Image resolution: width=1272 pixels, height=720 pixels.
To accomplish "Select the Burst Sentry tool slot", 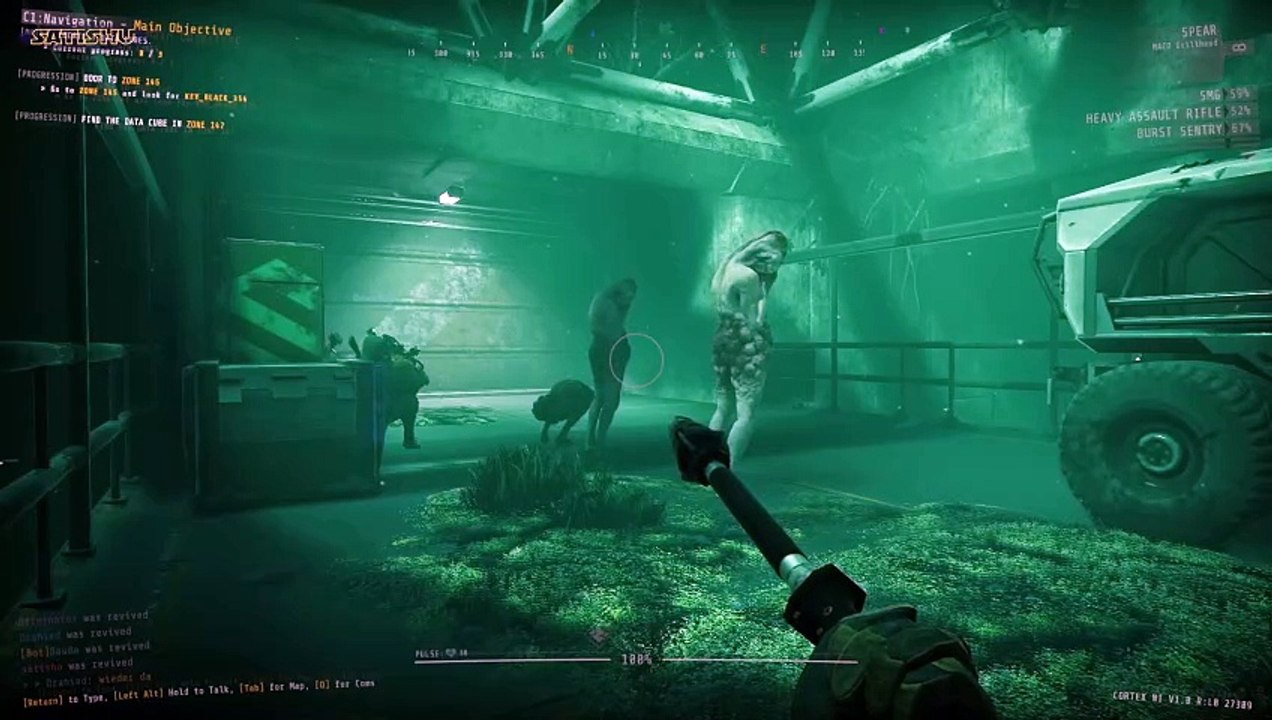I will (1195, 130).
